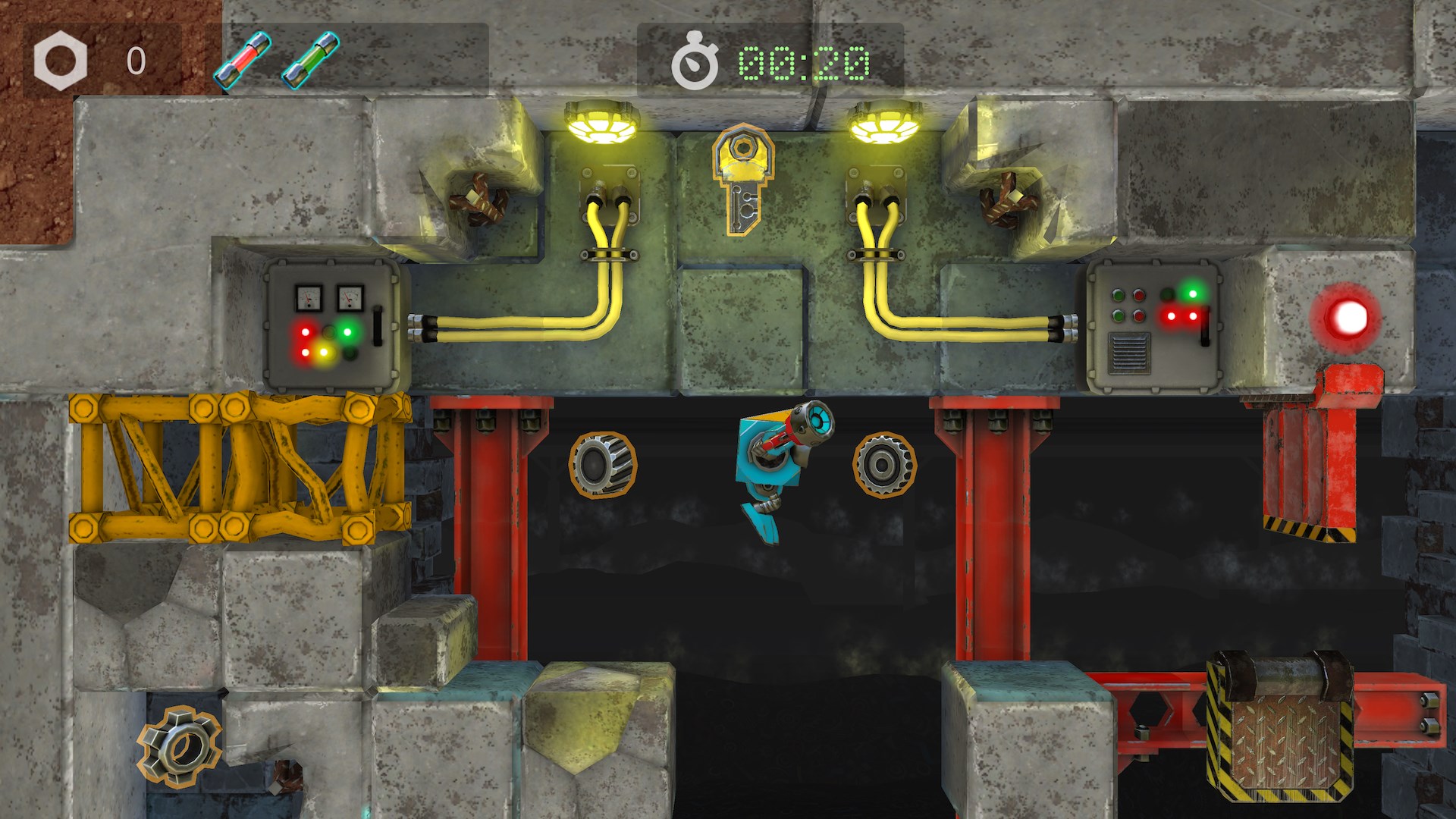Toggle the red switch on the right control panel

tap(1205, 326)
